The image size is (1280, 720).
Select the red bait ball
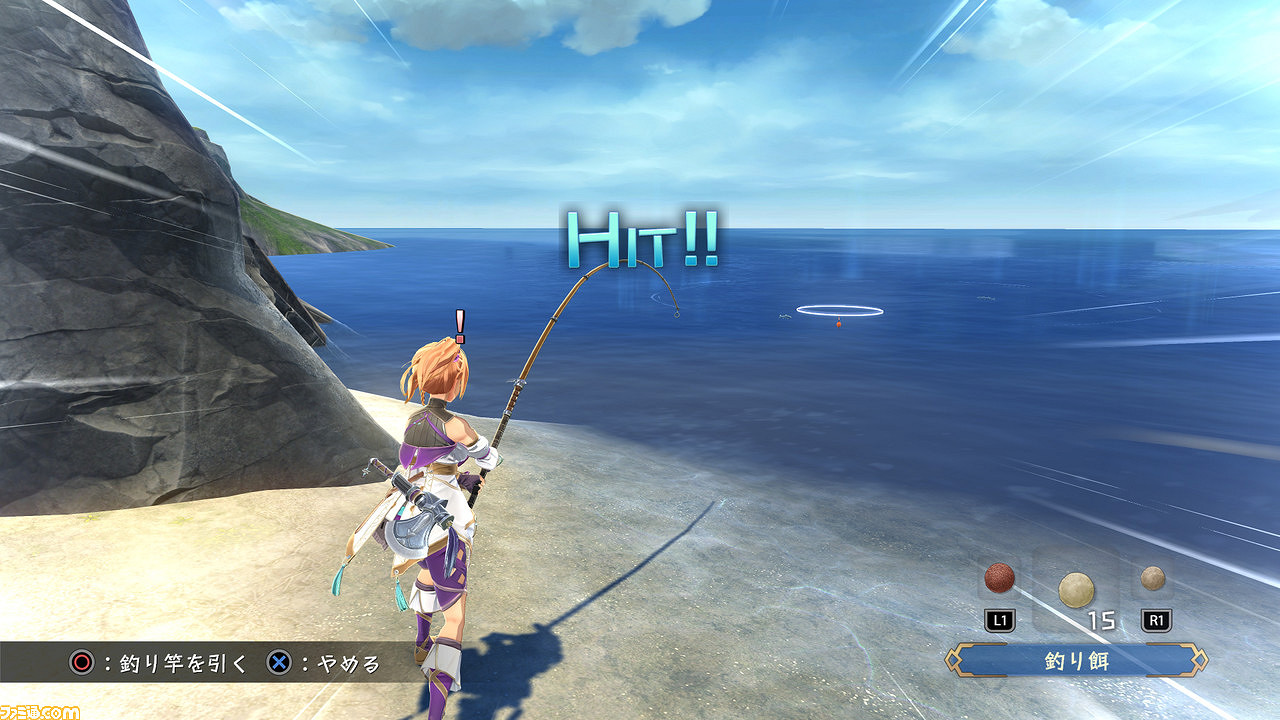pyautogui.click(x=999, y=578)
